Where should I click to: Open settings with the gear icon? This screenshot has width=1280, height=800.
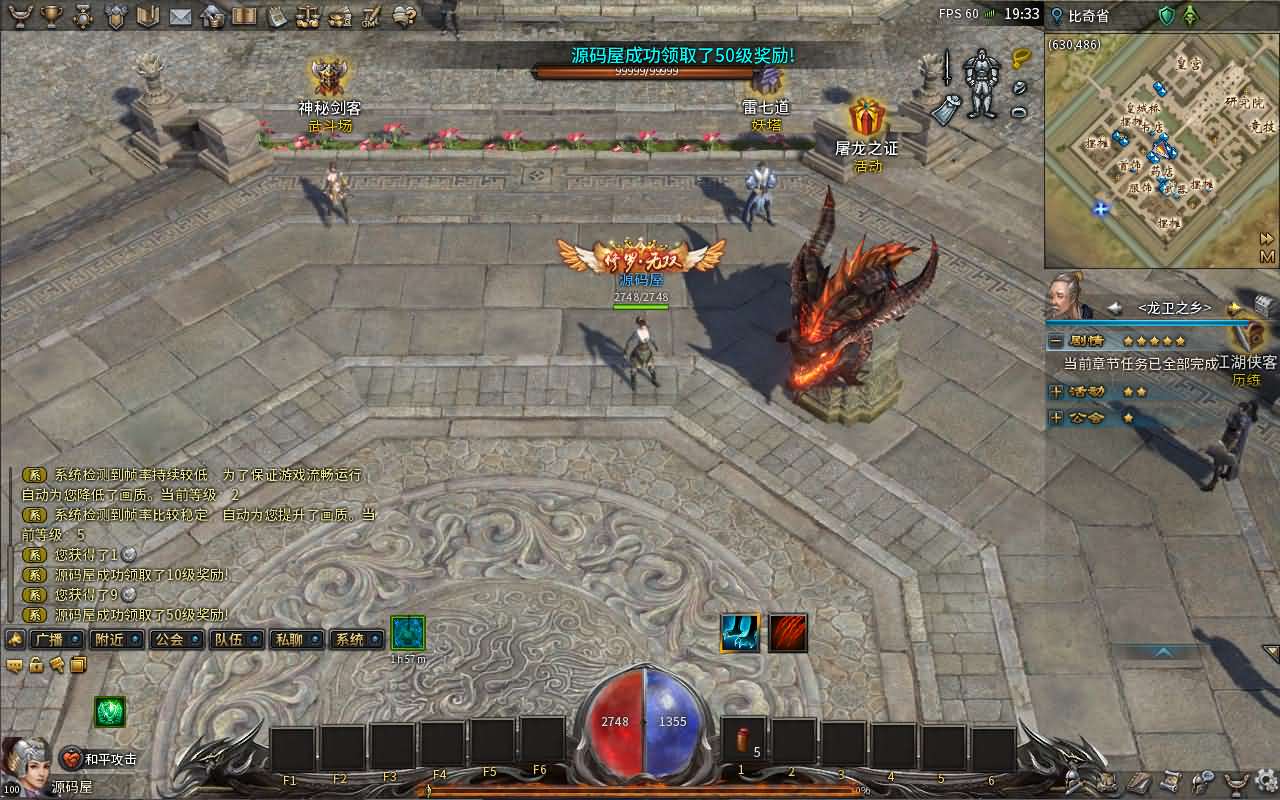pyautogui.click(x=1266, y=779)
